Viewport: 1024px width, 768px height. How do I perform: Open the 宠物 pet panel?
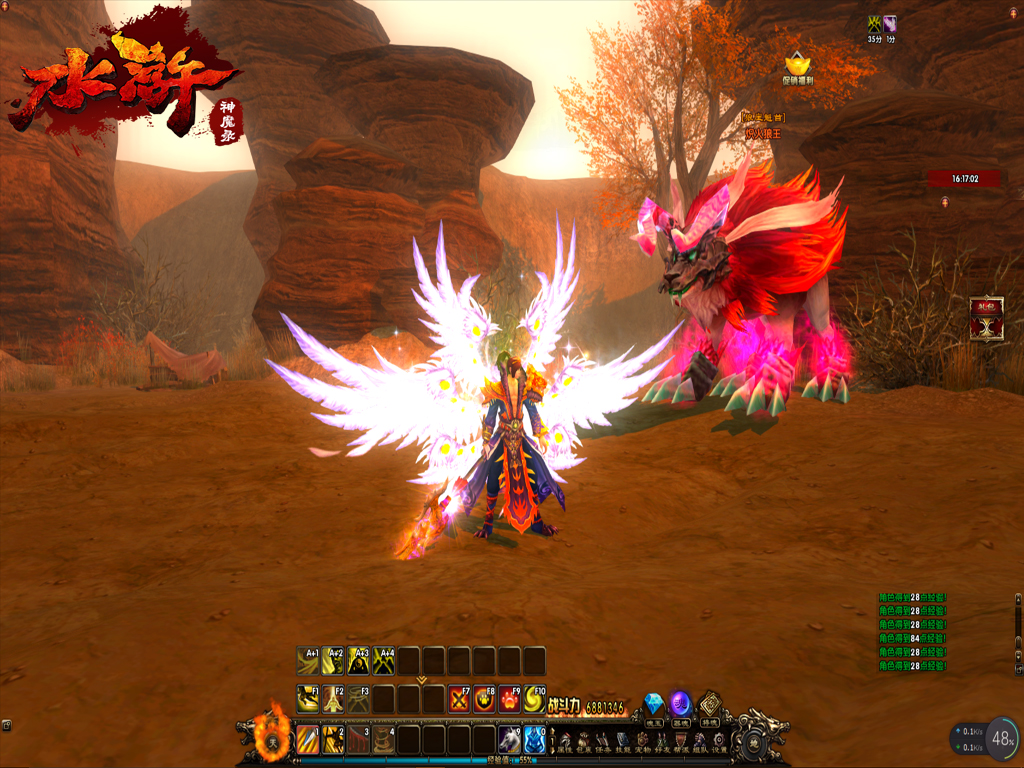[x=642, y=741]
